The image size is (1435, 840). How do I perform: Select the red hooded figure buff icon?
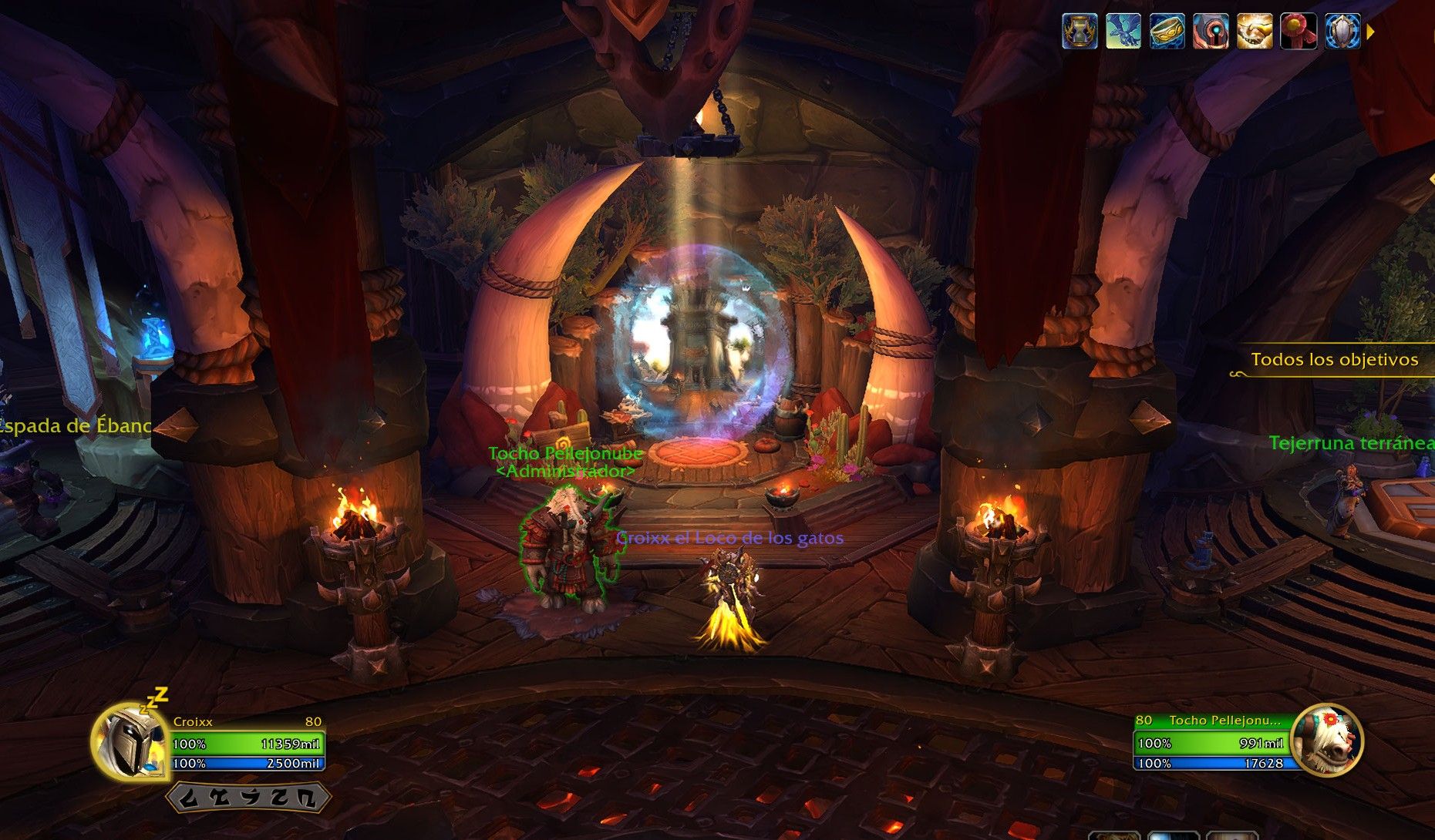tap(1211, 32)
